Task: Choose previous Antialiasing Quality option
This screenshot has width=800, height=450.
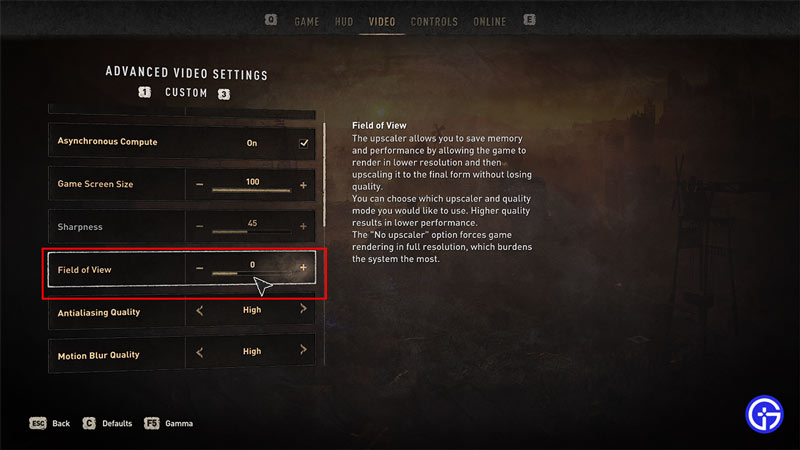Action: pyautogui.click(x=199, y=310)
